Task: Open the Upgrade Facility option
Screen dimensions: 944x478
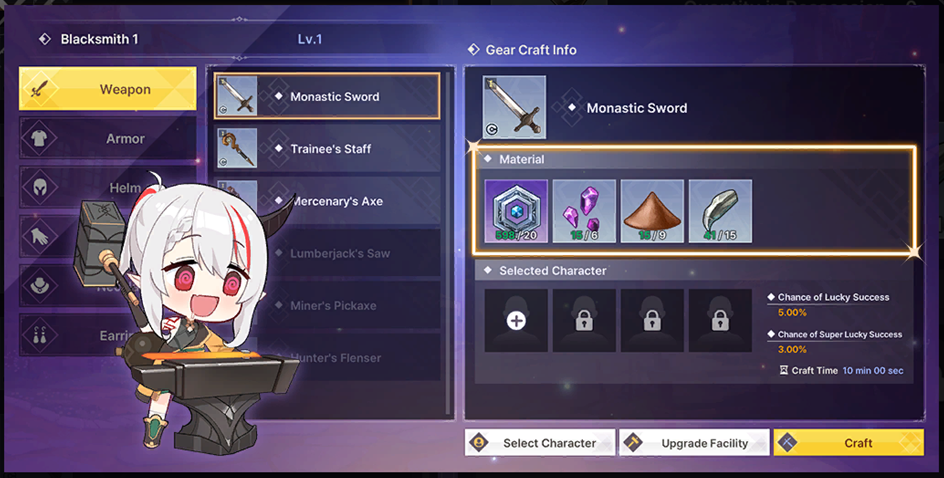Action: 694,443
